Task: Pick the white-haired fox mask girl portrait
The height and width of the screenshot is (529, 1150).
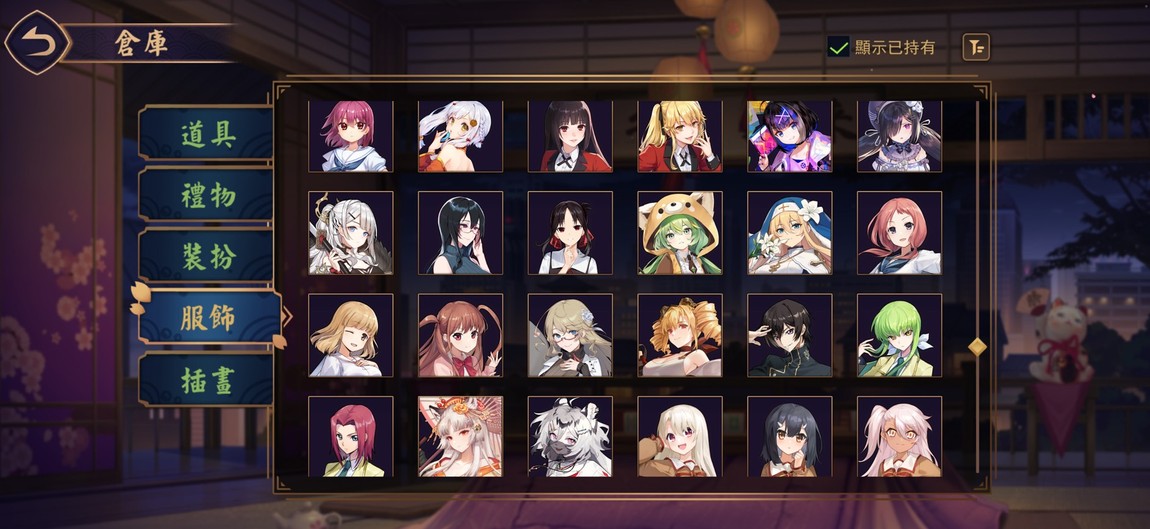Action: point(460,436)
